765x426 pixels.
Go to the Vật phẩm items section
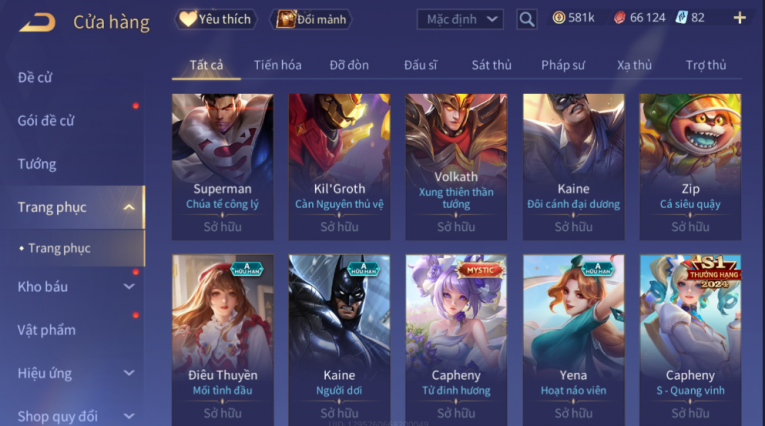coord(46,330)
